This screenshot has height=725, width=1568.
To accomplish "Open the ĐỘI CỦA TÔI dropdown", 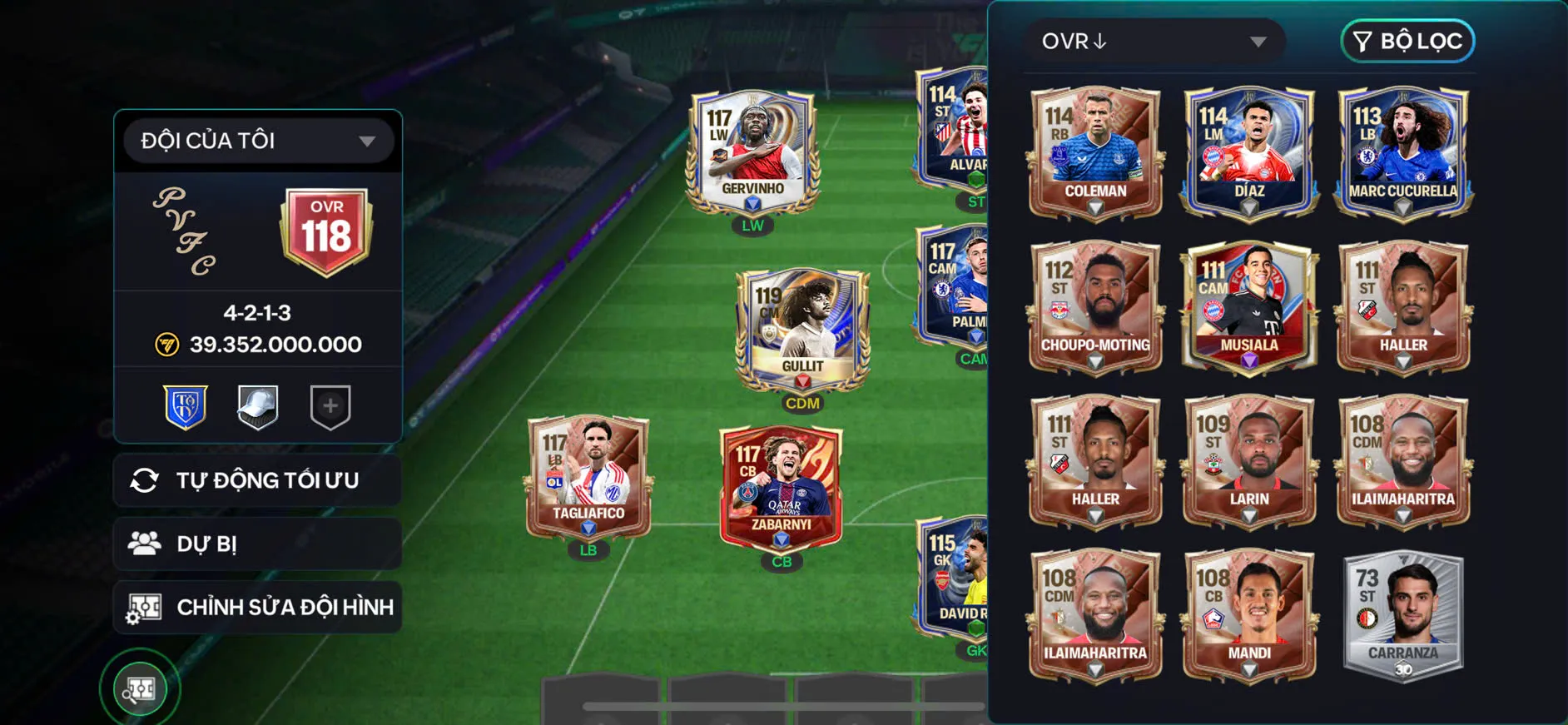I will (x=256, y=140).
